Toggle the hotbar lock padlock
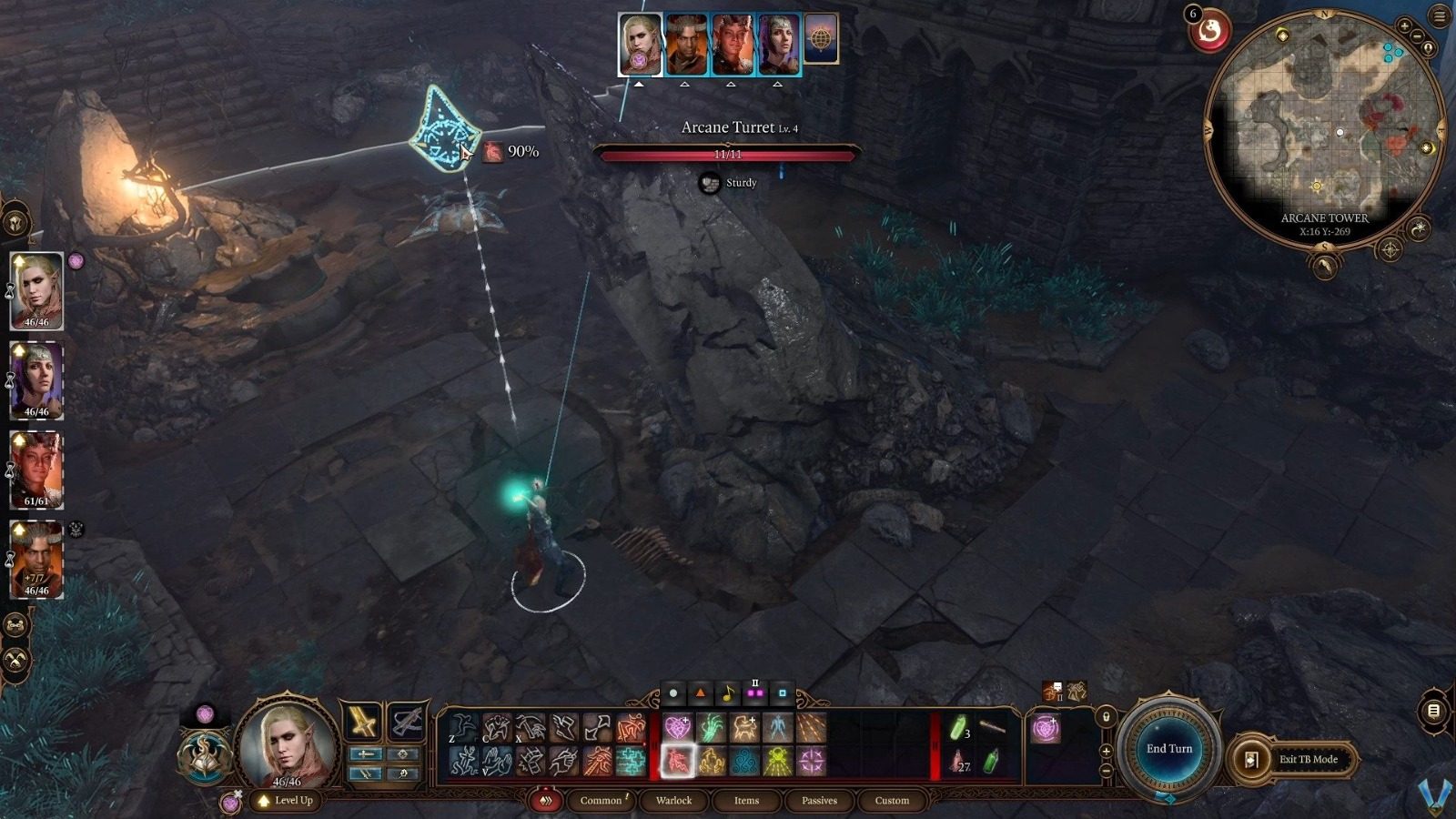Screen dimensions: 1456x819 pyautogui.click(x=1106, y=718)
